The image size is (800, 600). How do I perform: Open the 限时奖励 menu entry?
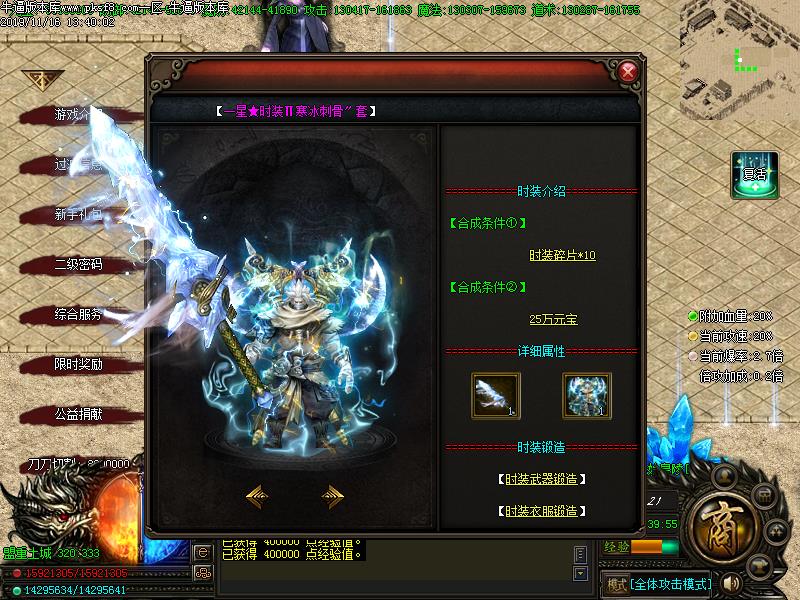pos(78,365)
